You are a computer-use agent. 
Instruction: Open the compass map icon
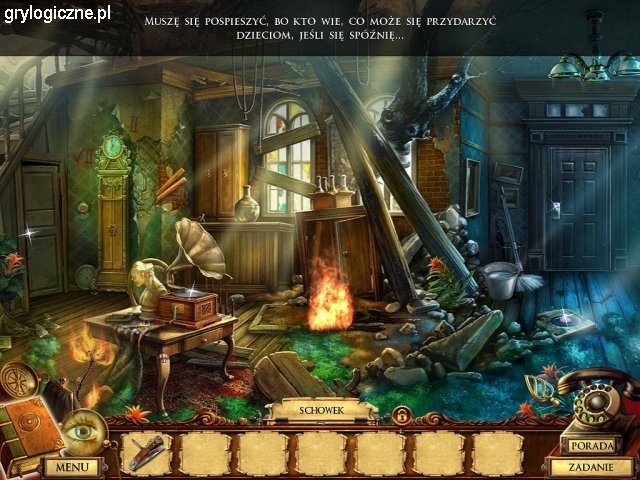(19, 381)
